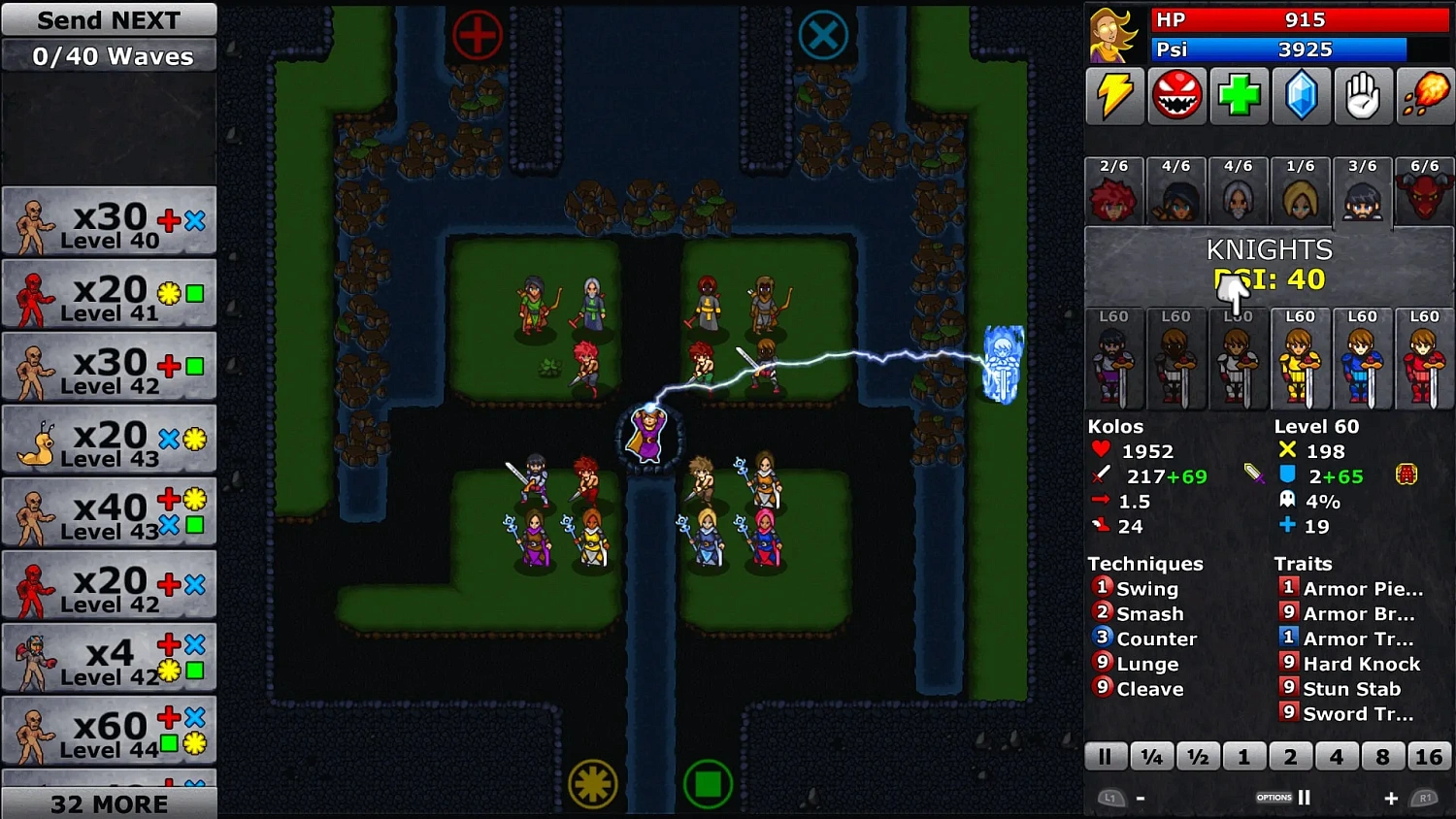This screenshot has width=1456, height=819.
Task: Toggle the green square button below the map
Action: 709,786
